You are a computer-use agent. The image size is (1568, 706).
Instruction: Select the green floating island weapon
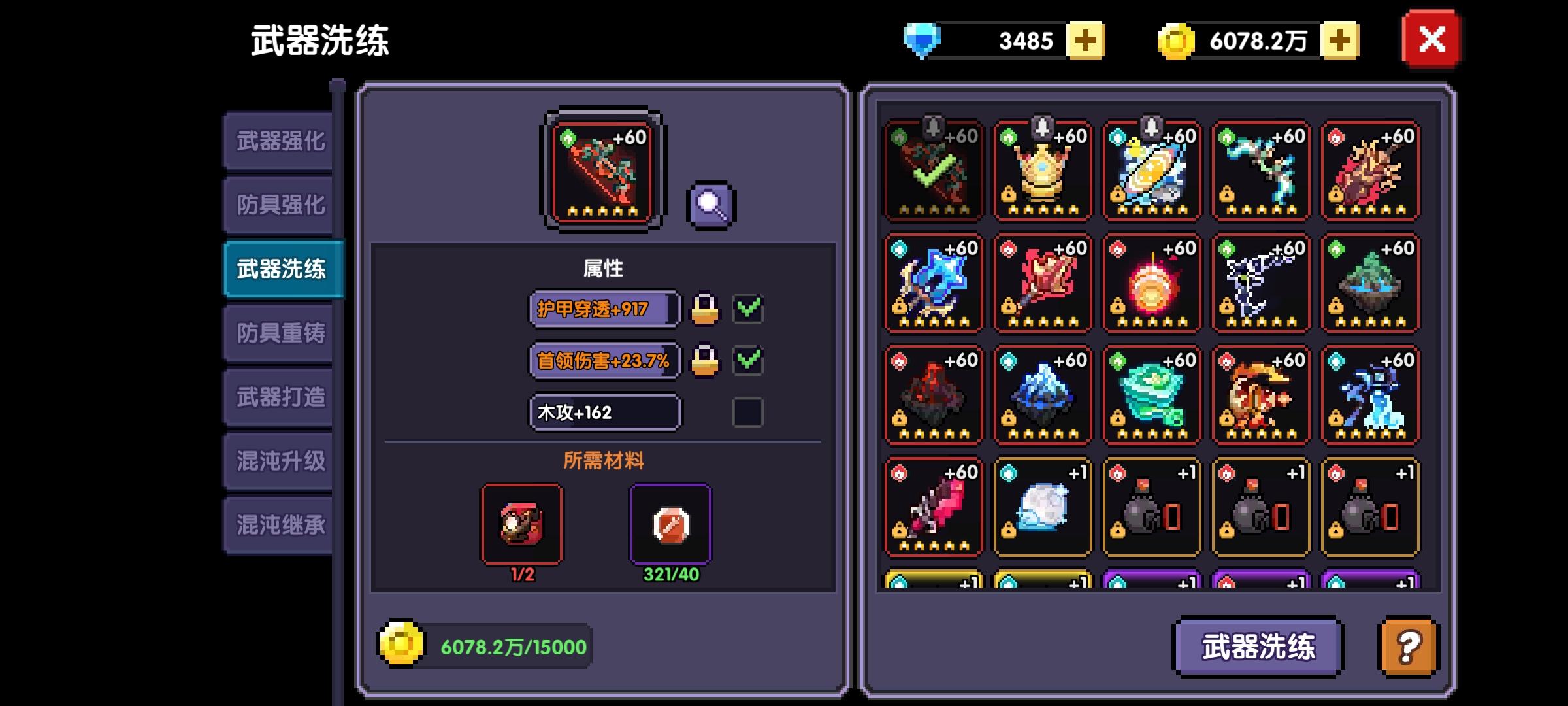click(x=1369, y=282)
